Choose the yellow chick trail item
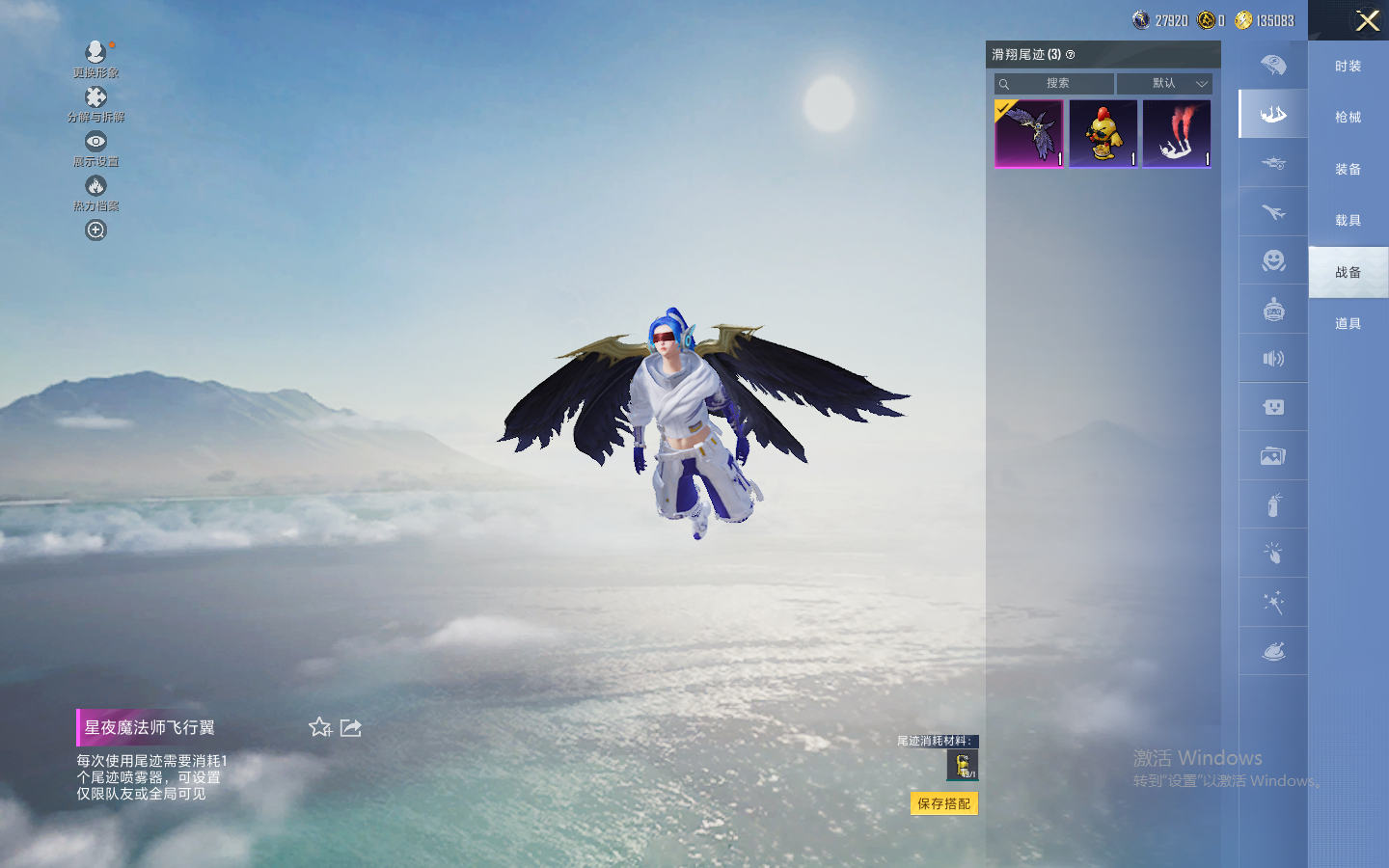 (x=1103, y=134)
